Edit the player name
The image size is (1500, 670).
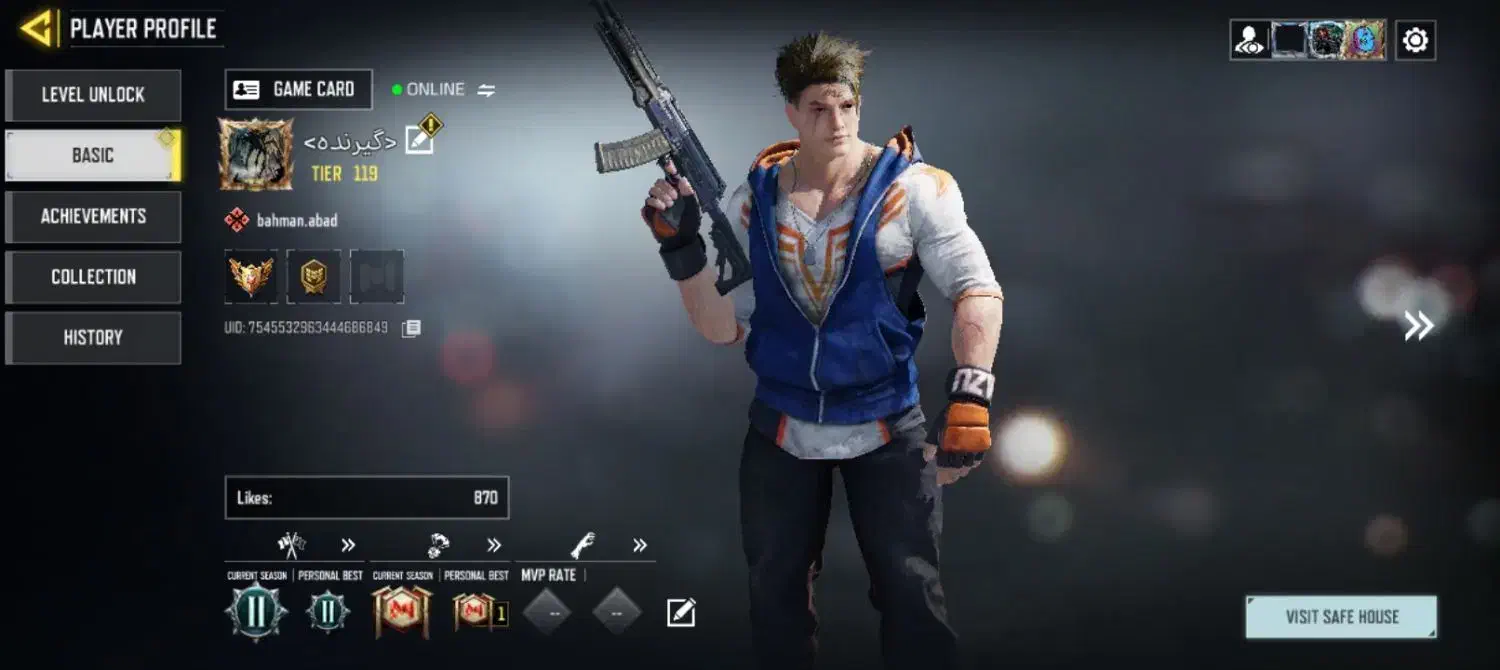pyautogui.click(x=420, y=141)
